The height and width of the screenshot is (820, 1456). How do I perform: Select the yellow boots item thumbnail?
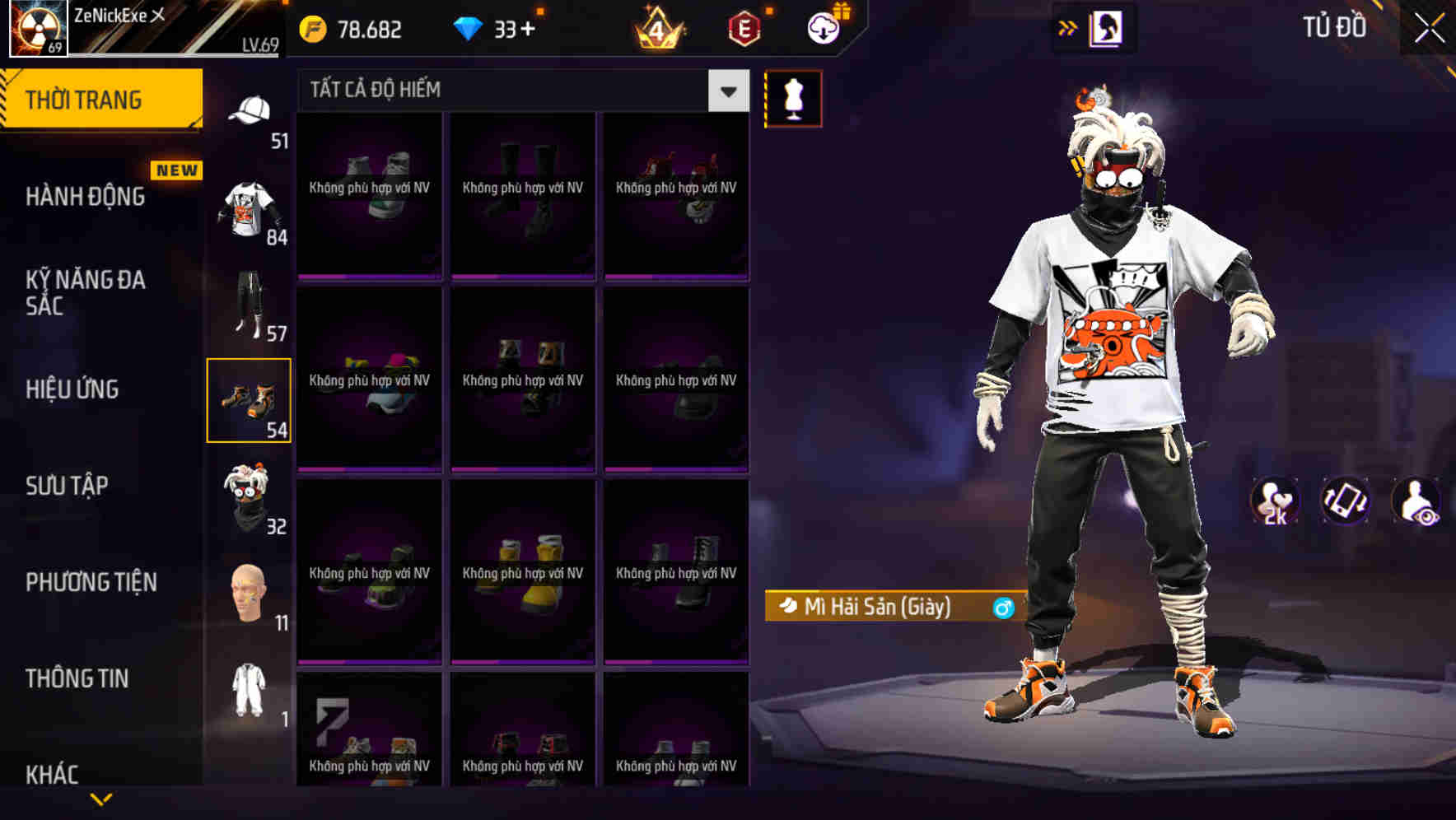[x=523, y=568]
